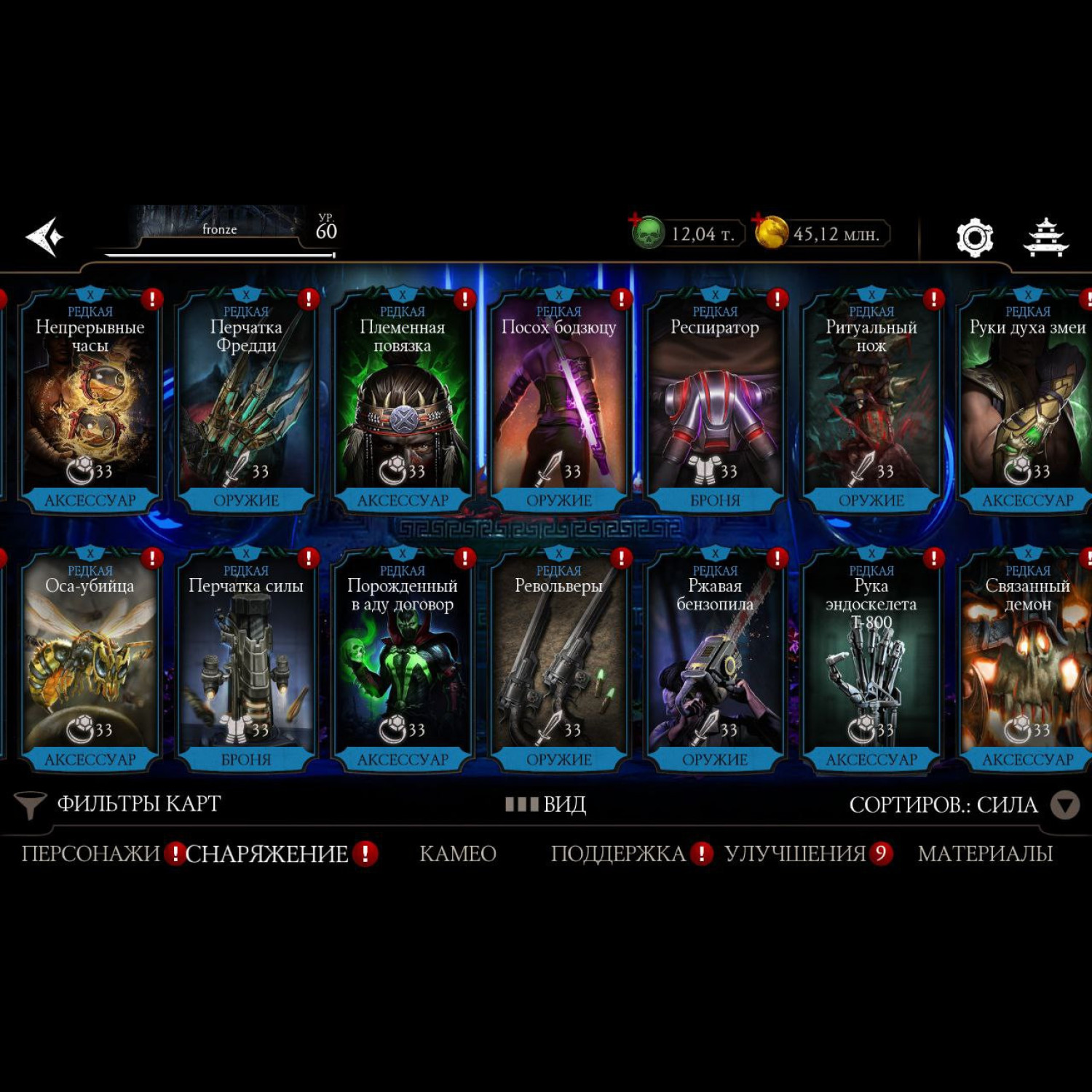
Task: Switch to the МАТЕРИАЛЫ tab
Action: (x=985, y=853)
